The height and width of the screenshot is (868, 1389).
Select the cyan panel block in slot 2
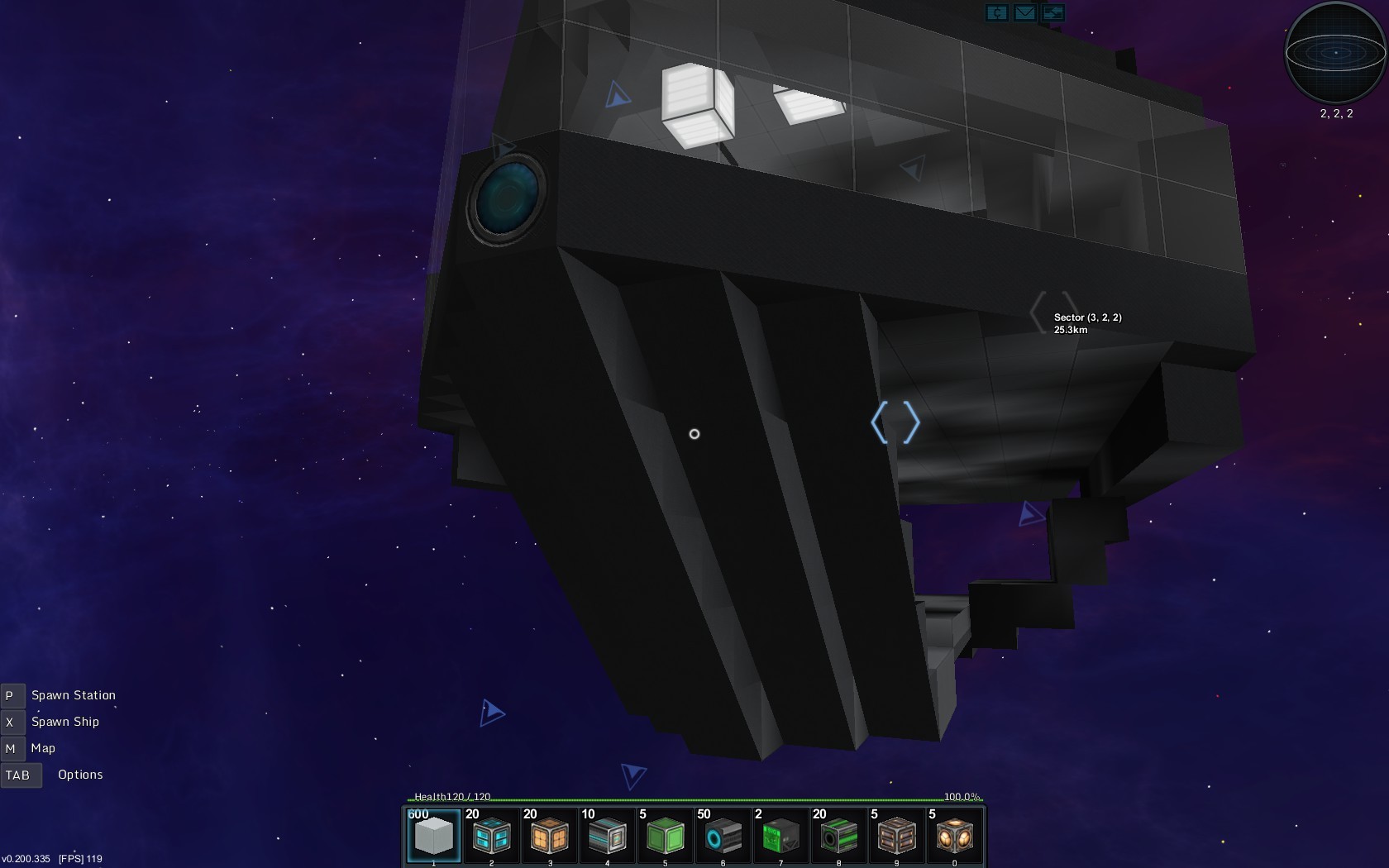(491, 836)
